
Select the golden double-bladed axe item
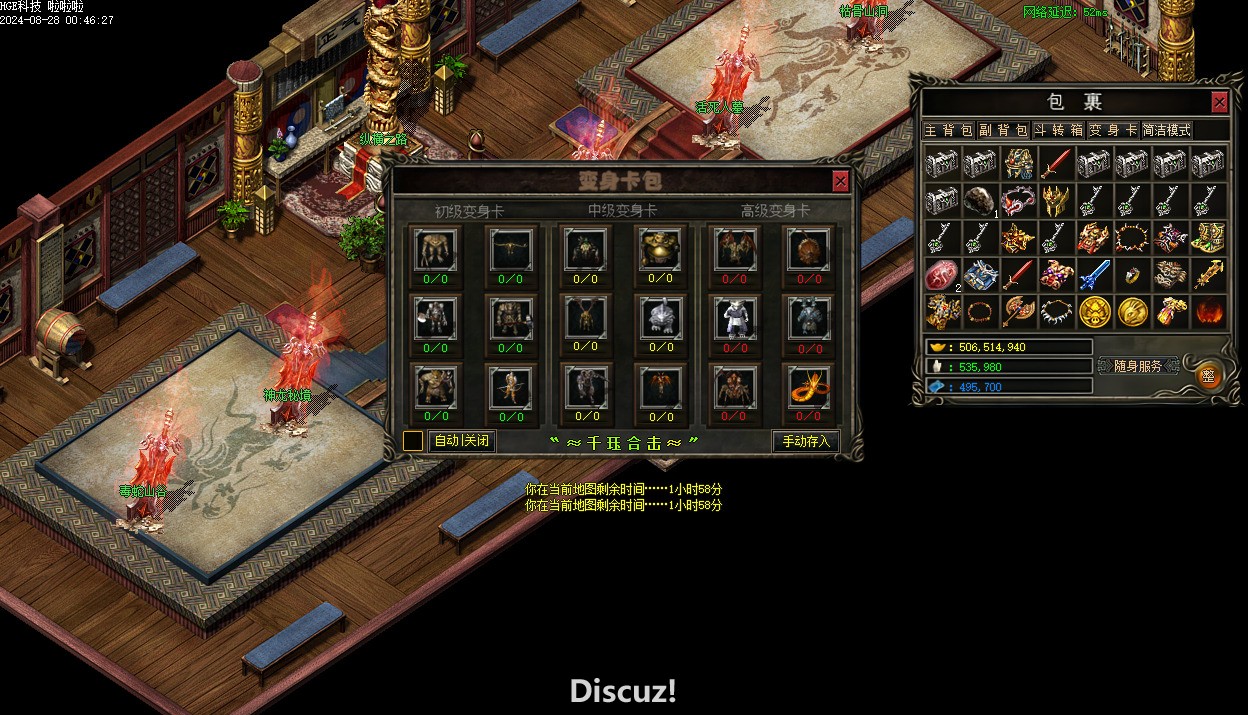[x=1018, y=311]
